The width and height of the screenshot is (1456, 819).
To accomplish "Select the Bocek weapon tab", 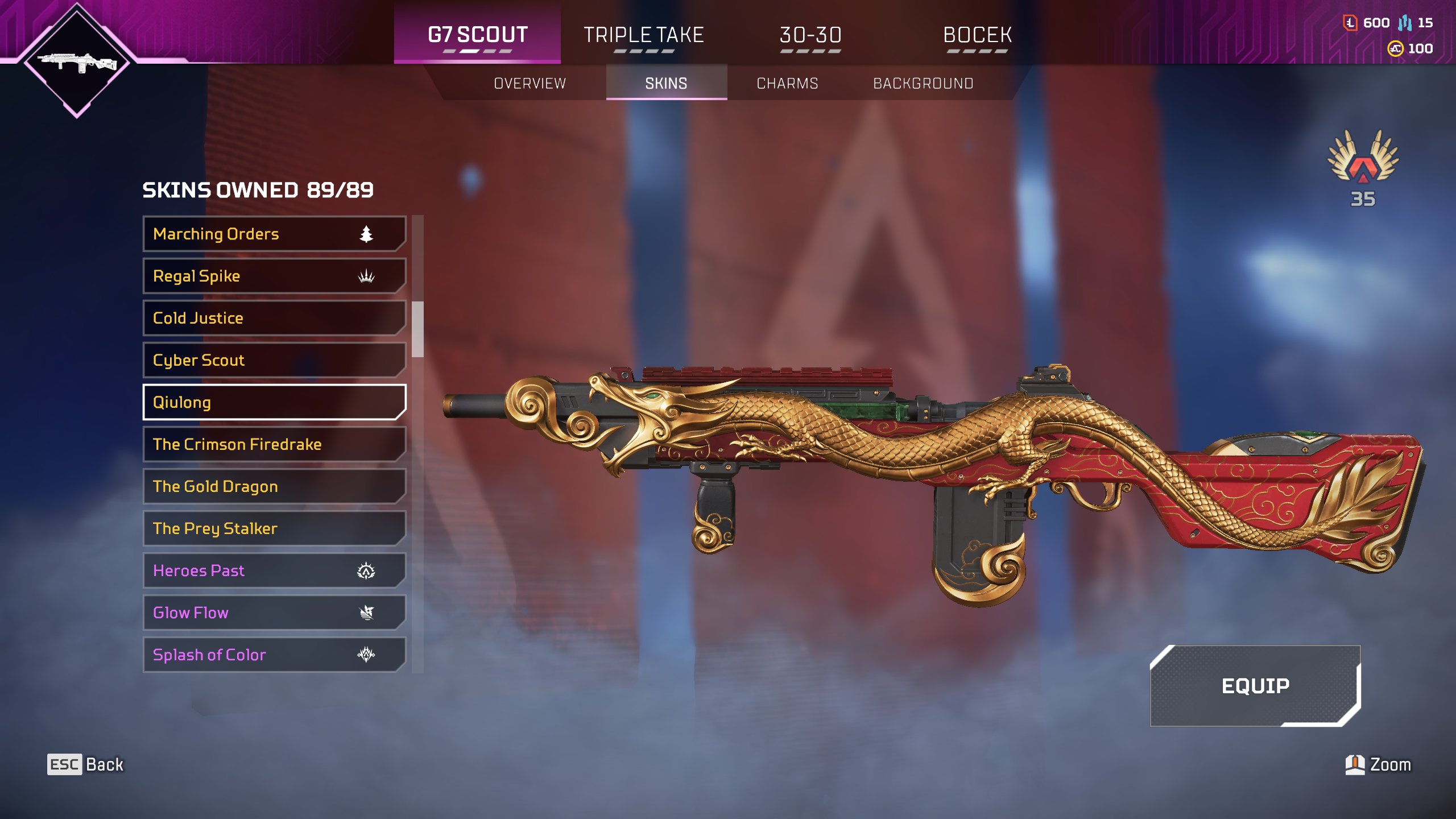I will coord(977,35).
